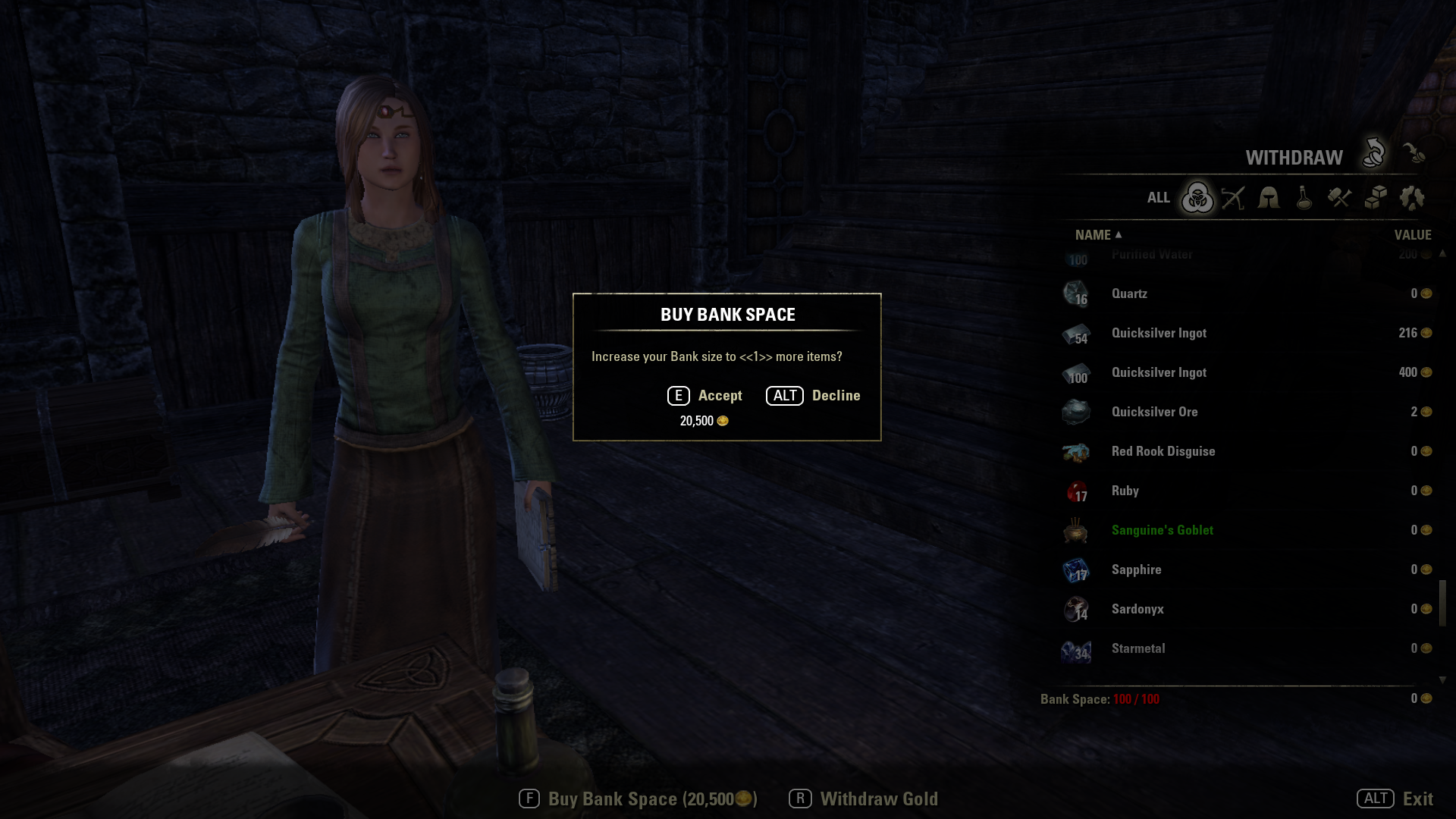Choose the Starmetal entry

tap(1137, 648)
